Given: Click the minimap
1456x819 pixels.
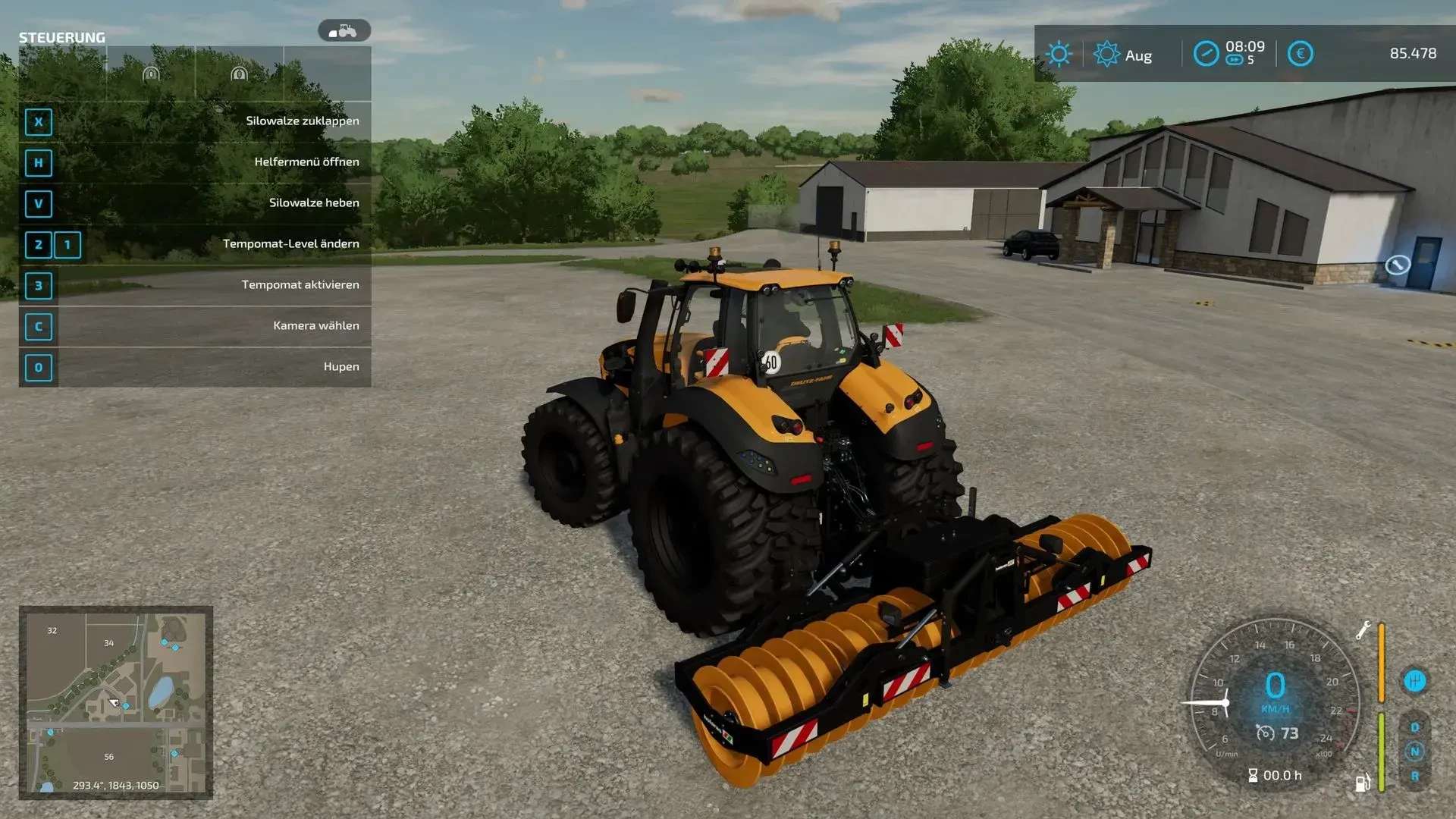Looking at the screenshot, I should click(x=115, y=702).
